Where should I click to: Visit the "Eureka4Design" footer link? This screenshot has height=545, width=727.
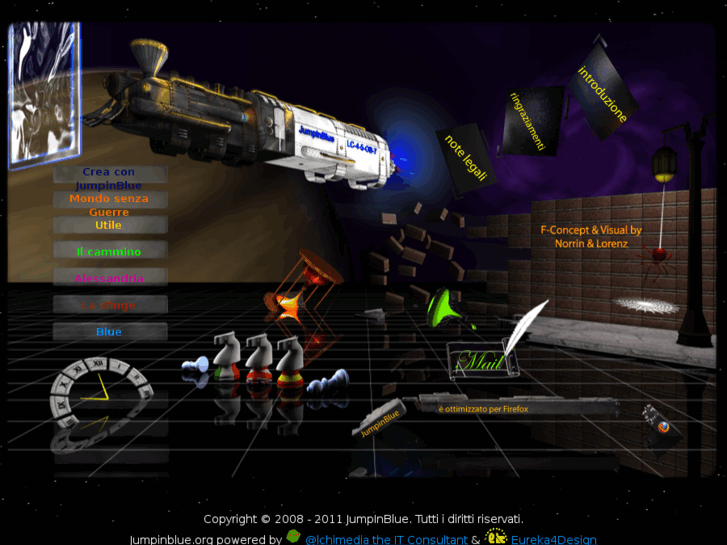click(553, 539)
